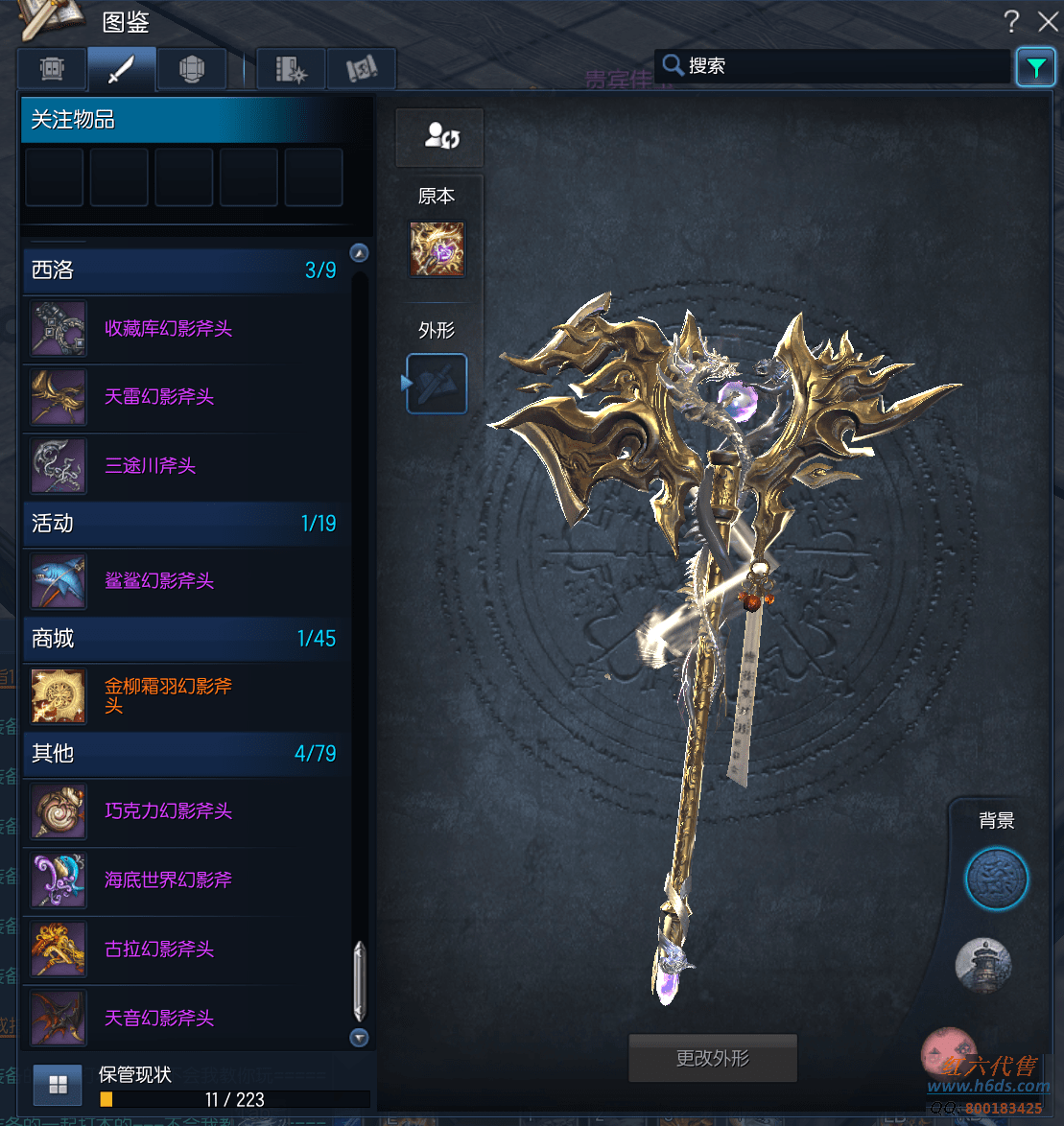Open the green filter button
1064x1126 pixels.
[1035, 67]
